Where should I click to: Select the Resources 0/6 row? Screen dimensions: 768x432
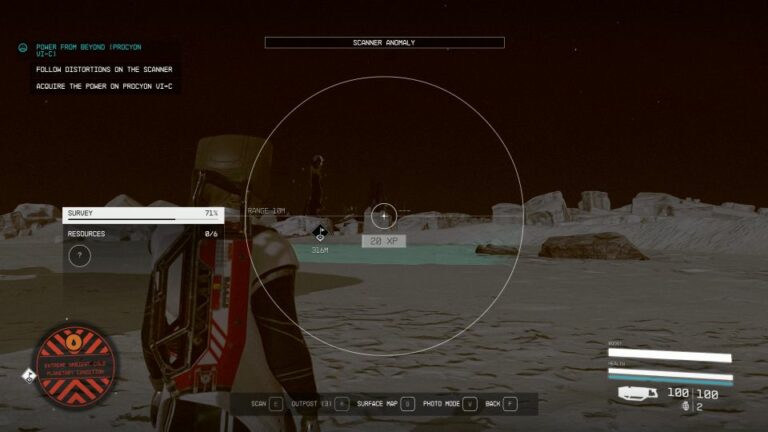pyautogui.click(x=142, y=234)
